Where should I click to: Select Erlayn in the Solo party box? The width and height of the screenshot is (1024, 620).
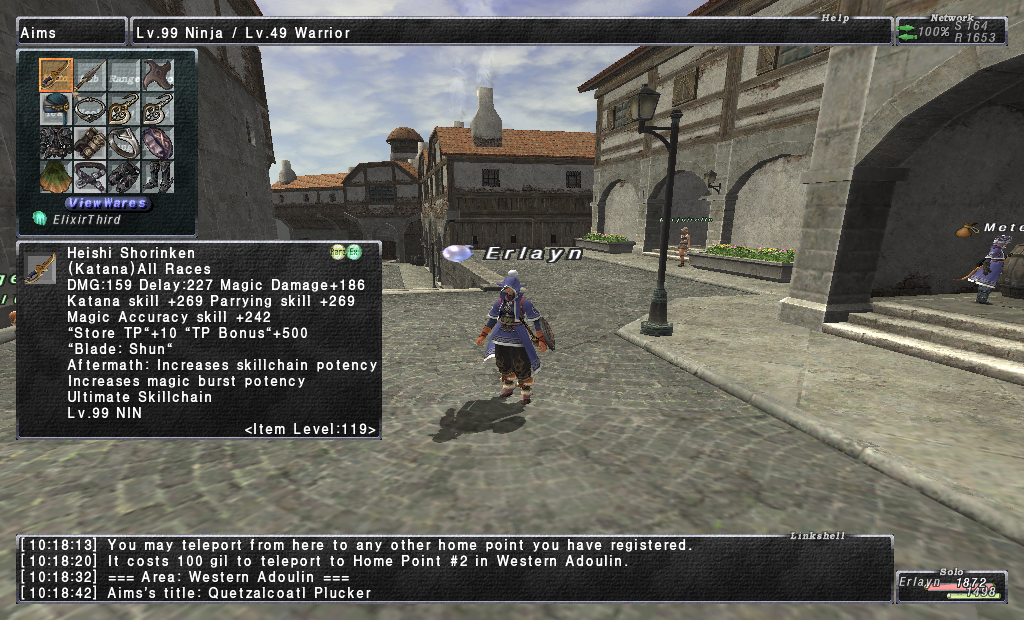point(920,582)
